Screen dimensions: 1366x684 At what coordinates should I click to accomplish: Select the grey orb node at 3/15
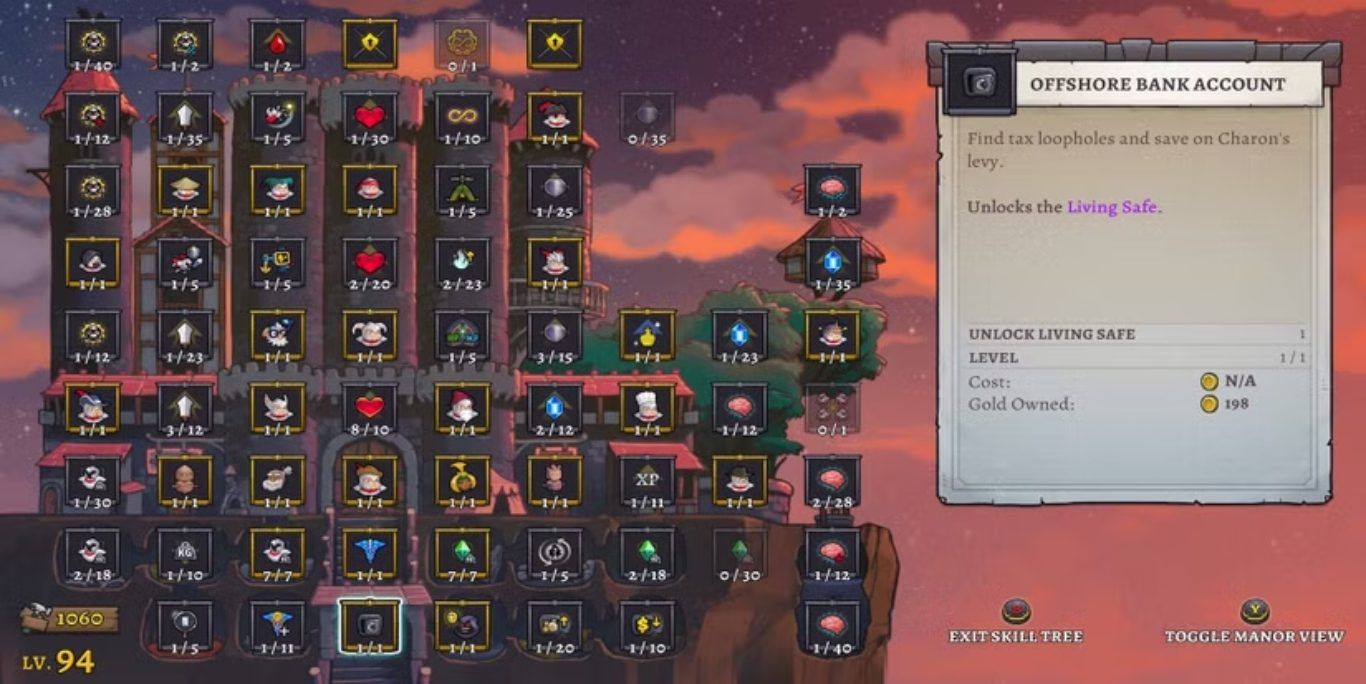[554, 334]
